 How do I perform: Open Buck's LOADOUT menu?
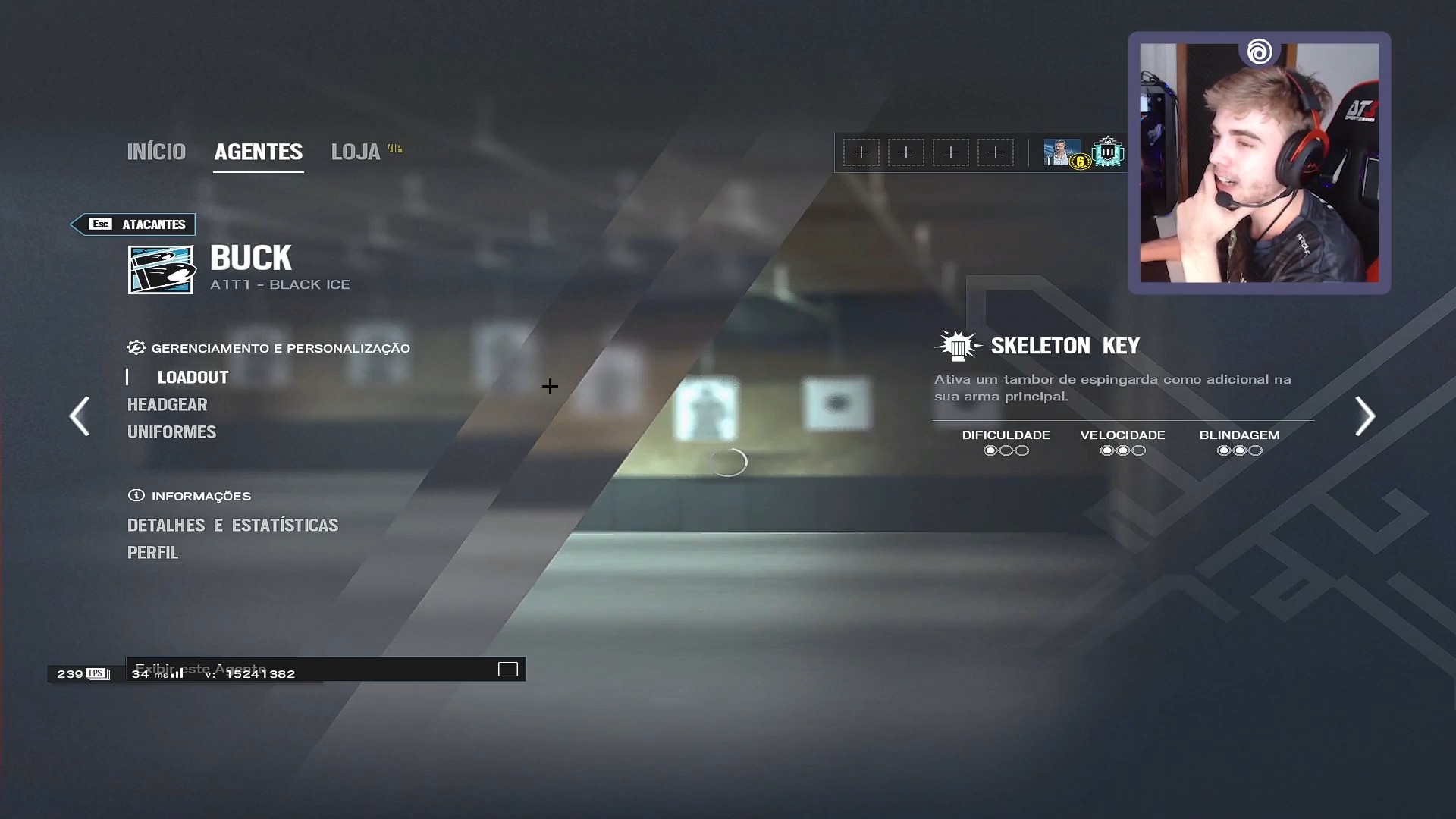coord(193,378)
